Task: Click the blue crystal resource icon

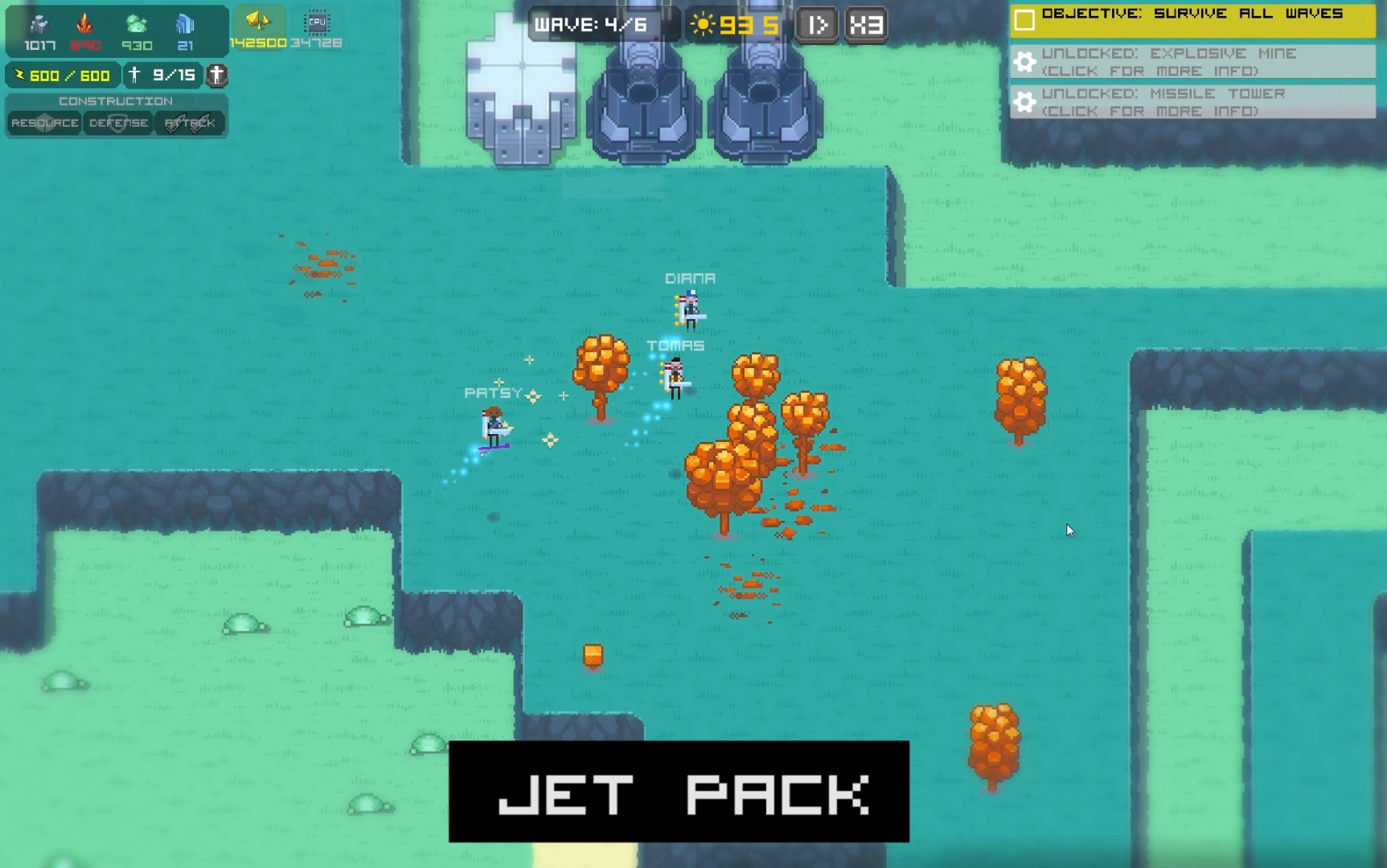Action: point(187,23)
